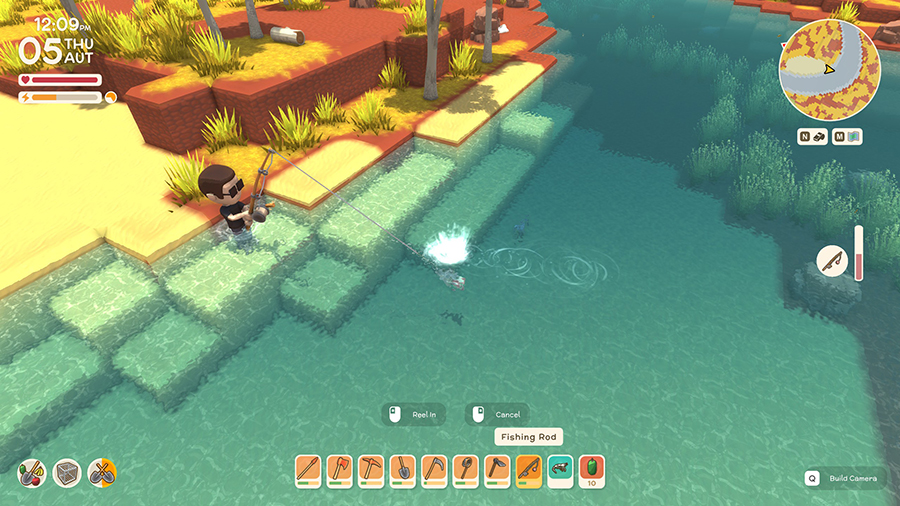Select the spear in the hotbar
Screen dimensions: 900x506
click(x=309, y=470)
